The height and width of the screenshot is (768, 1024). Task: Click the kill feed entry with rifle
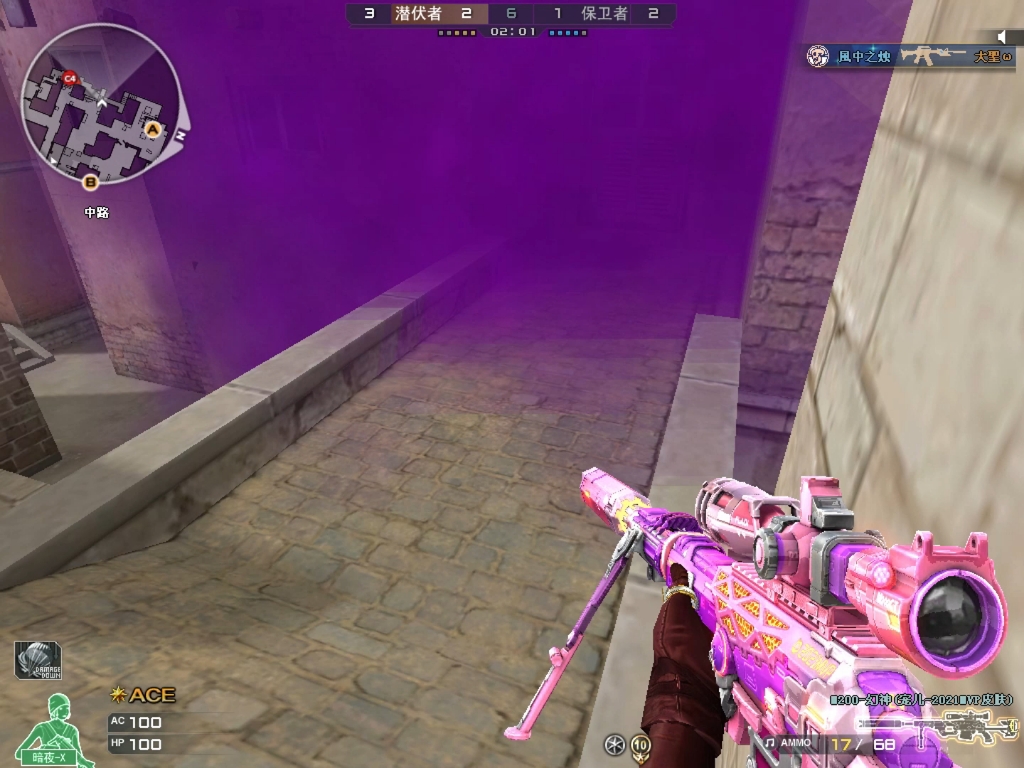pos(908,56)
